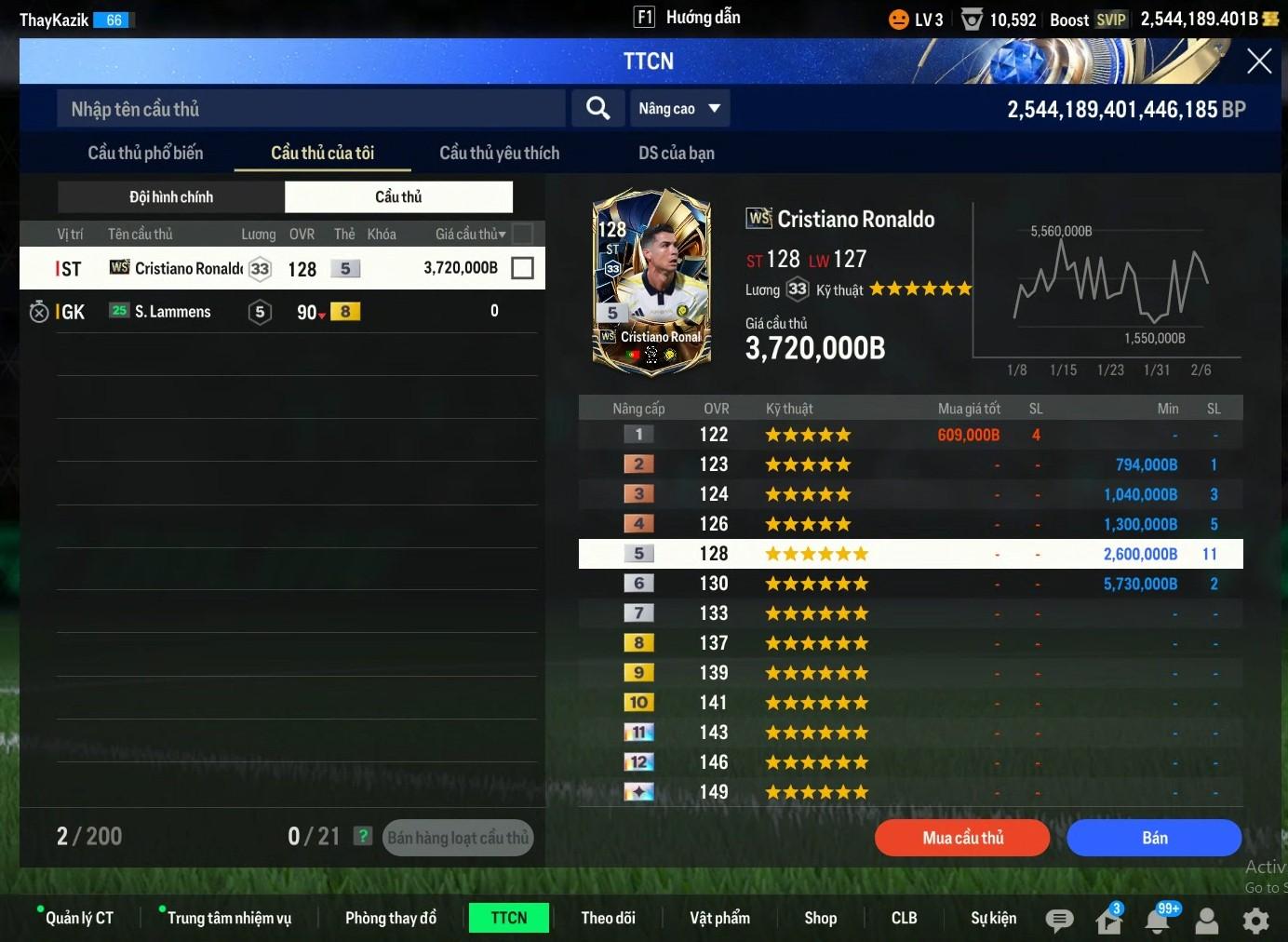Click the player name search field

[311, 109]
